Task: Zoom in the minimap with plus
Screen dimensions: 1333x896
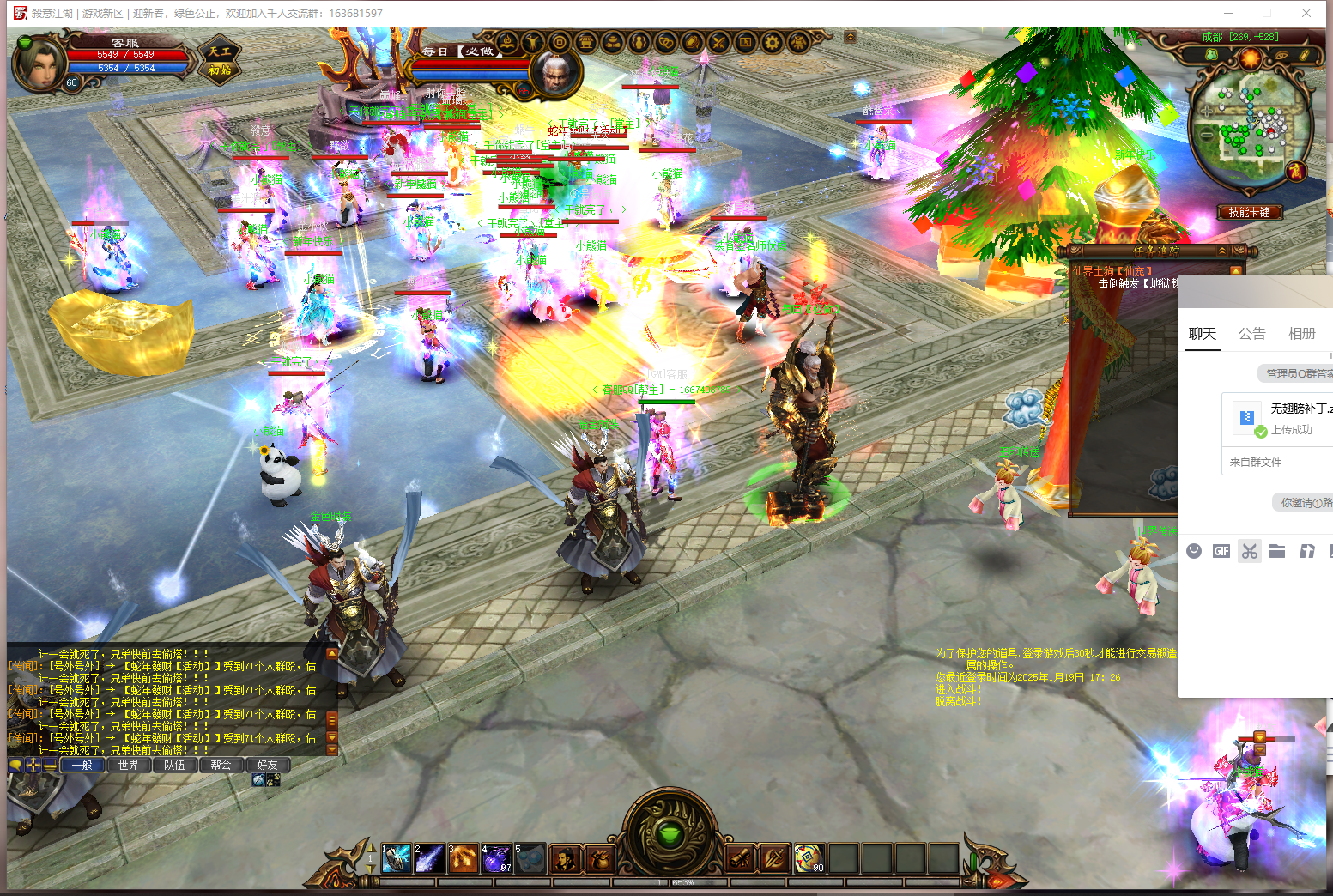Action: pyautogui.click(x=1207, y=112)
